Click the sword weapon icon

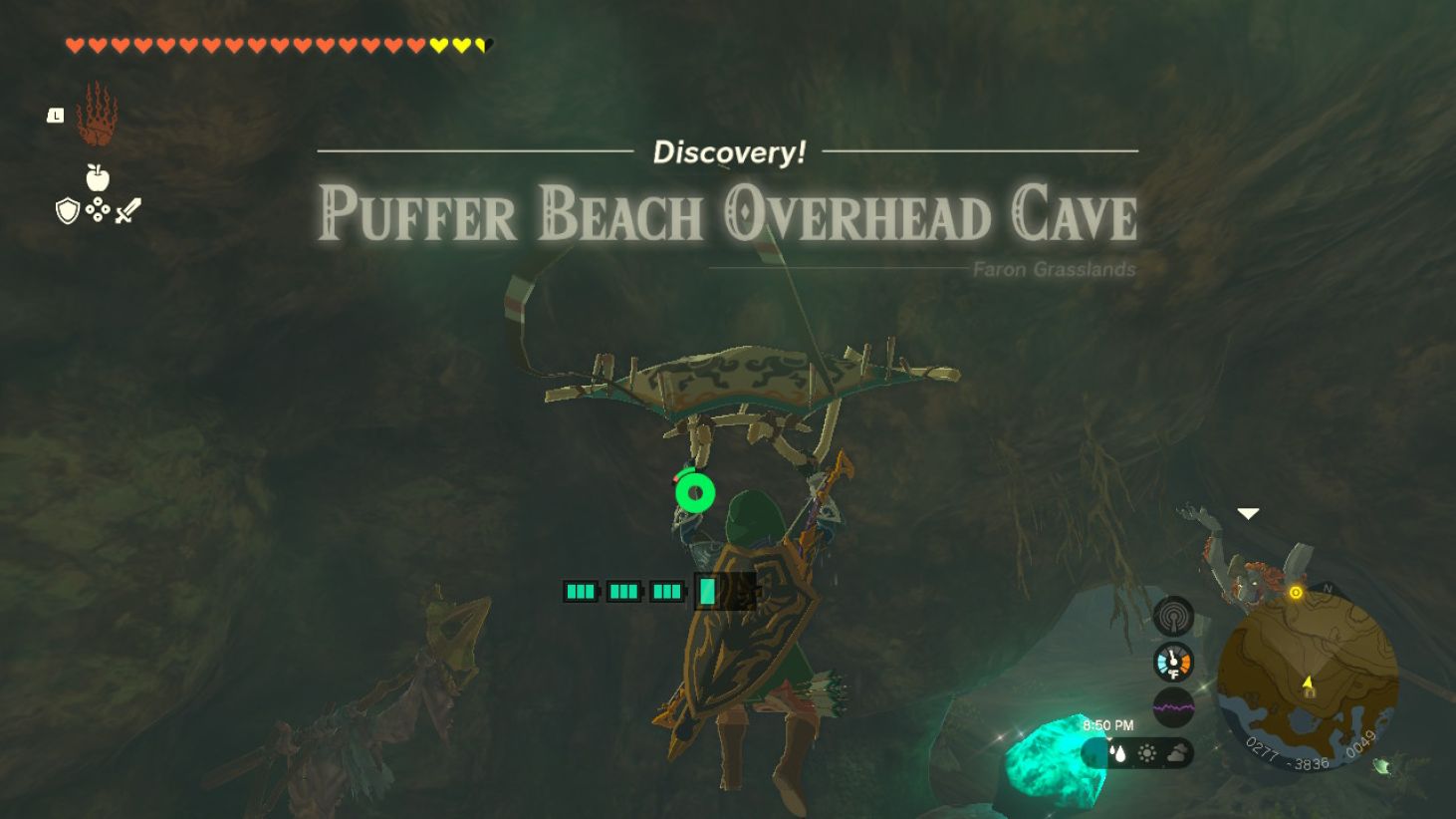coord(128,208)
